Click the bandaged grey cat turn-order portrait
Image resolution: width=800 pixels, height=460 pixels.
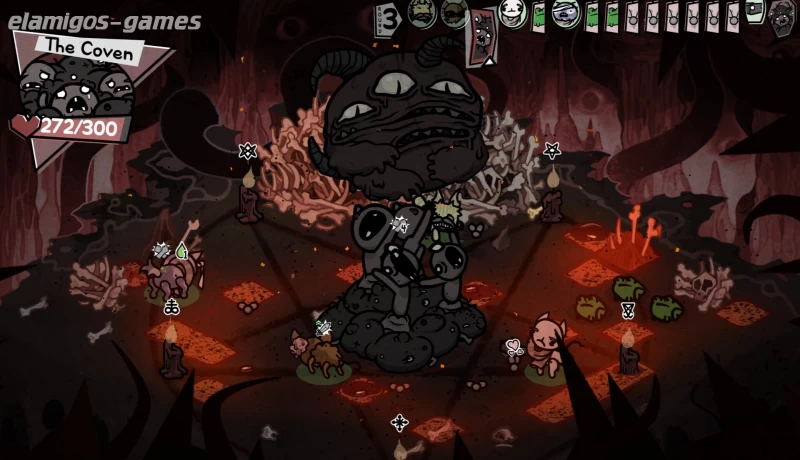coord(567,14)
